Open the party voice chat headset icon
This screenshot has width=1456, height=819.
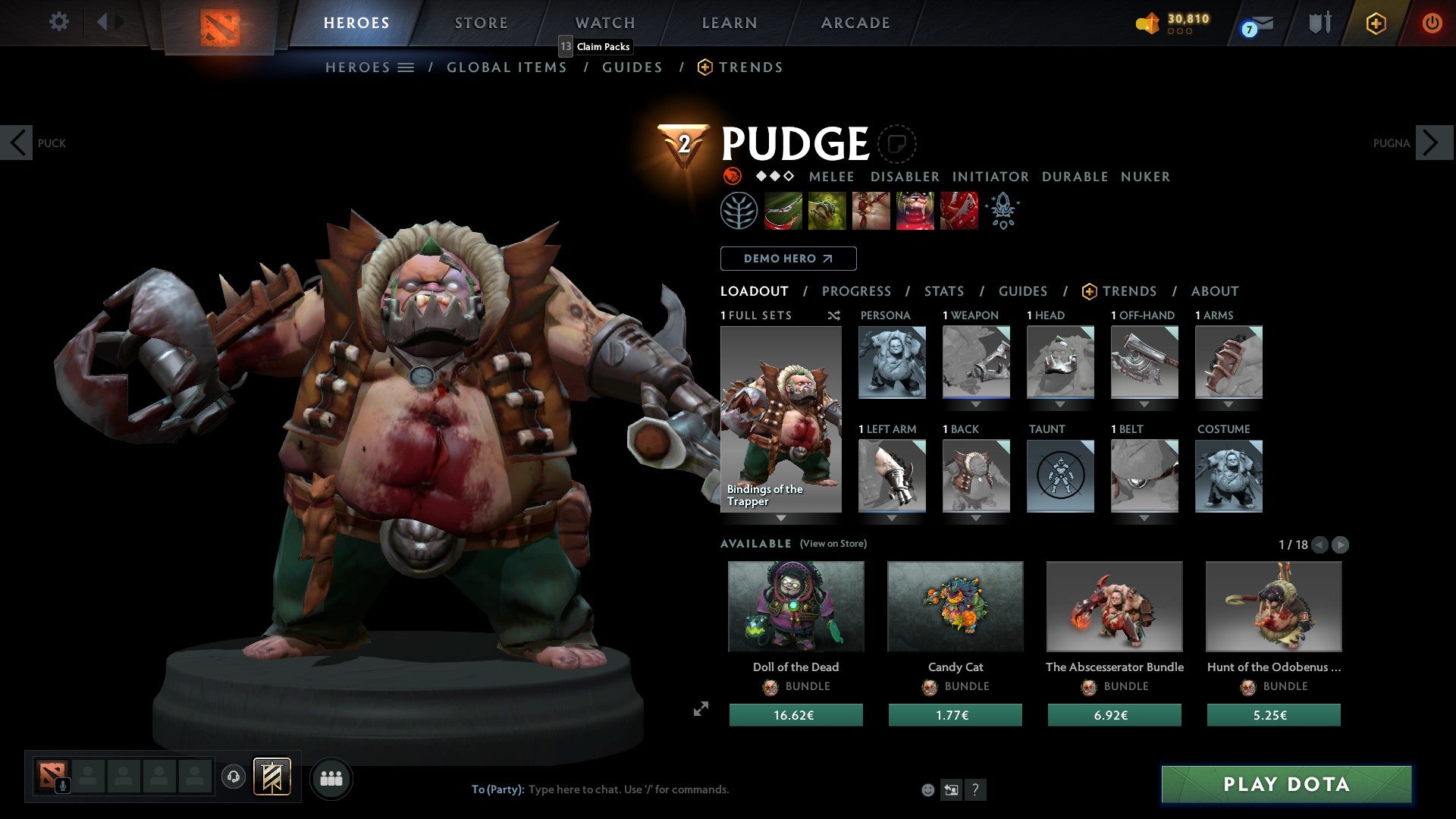[x=235, y=777]
